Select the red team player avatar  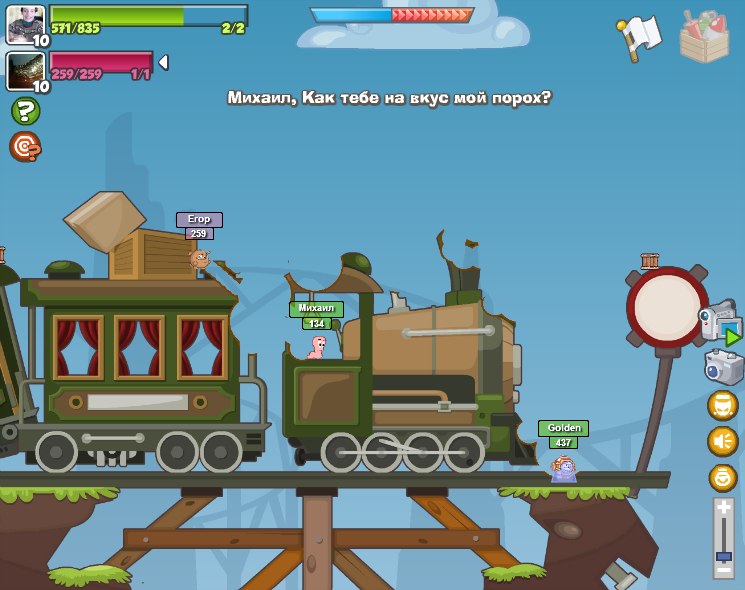(x=25, y=71)
